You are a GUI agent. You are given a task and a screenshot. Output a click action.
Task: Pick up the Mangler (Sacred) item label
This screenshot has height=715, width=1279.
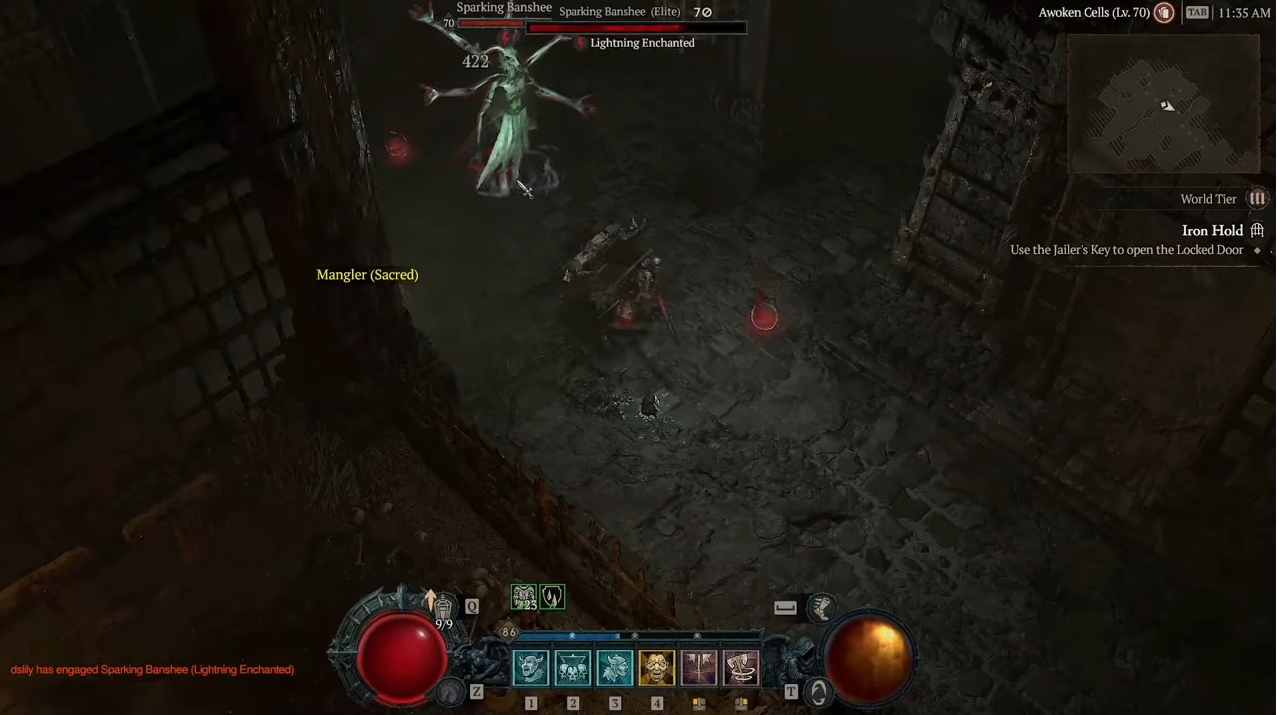click(367, 275)
